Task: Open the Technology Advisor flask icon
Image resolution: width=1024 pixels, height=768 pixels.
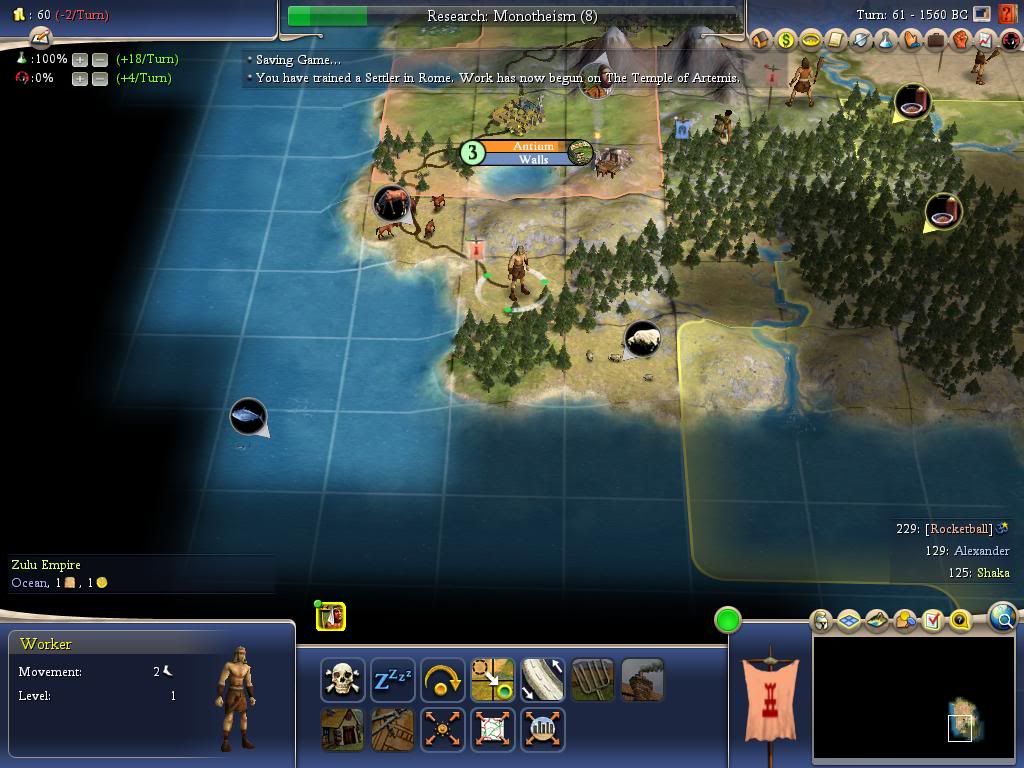Action: (886, 40)
